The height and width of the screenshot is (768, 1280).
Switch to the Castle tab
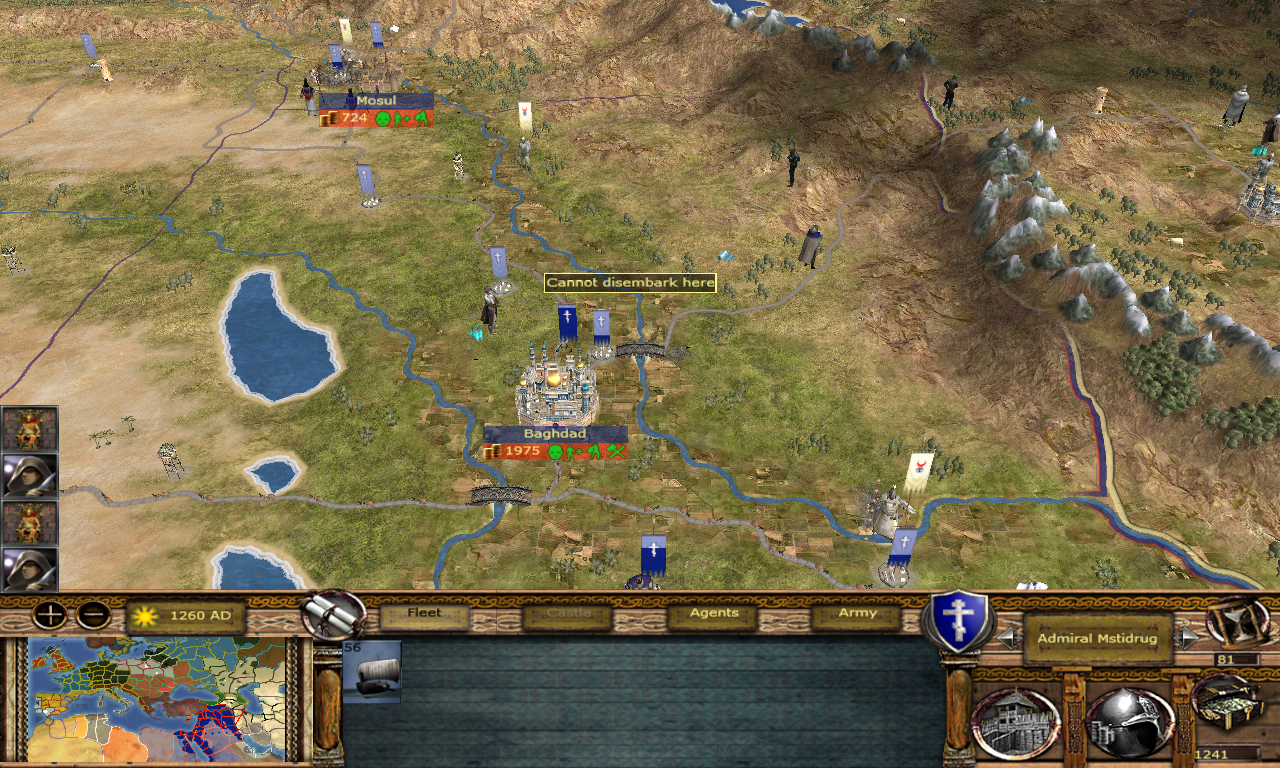tap(566, 614)
